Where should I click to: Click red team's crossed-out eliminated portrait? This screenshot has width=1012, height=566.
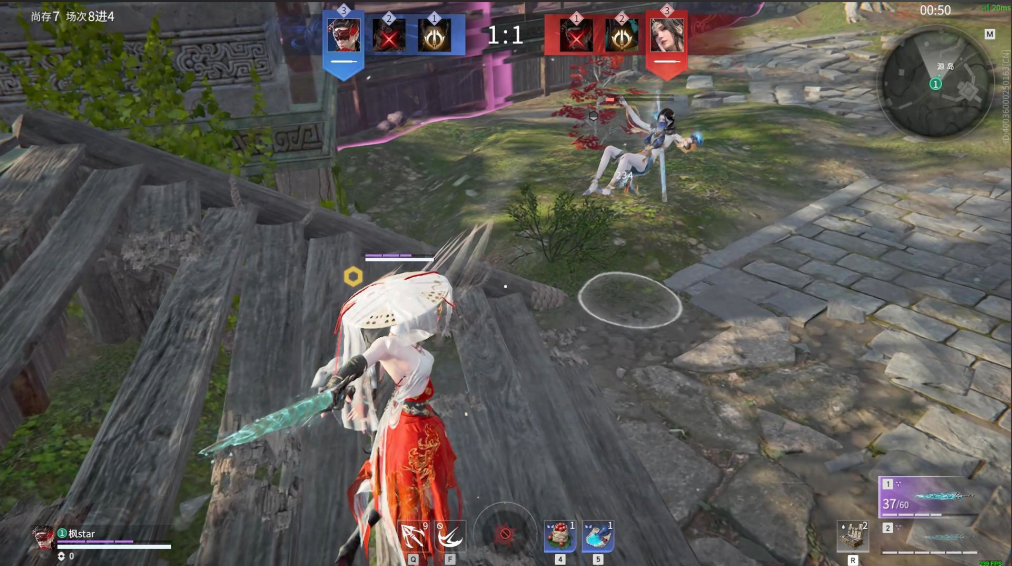576,36
